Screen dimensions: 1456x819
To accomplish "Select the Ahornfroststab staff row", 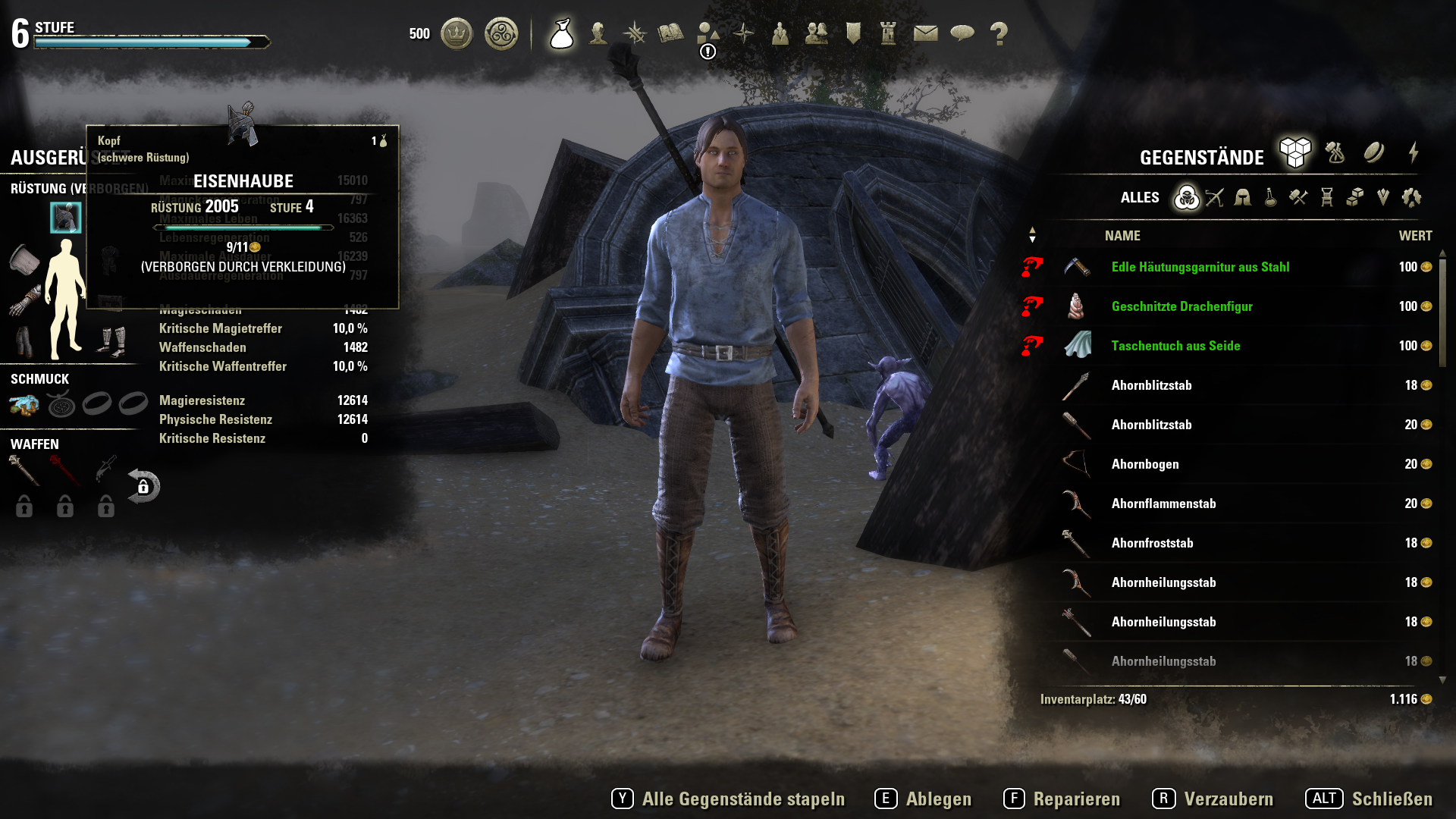I will click(x=1152, y=543).
